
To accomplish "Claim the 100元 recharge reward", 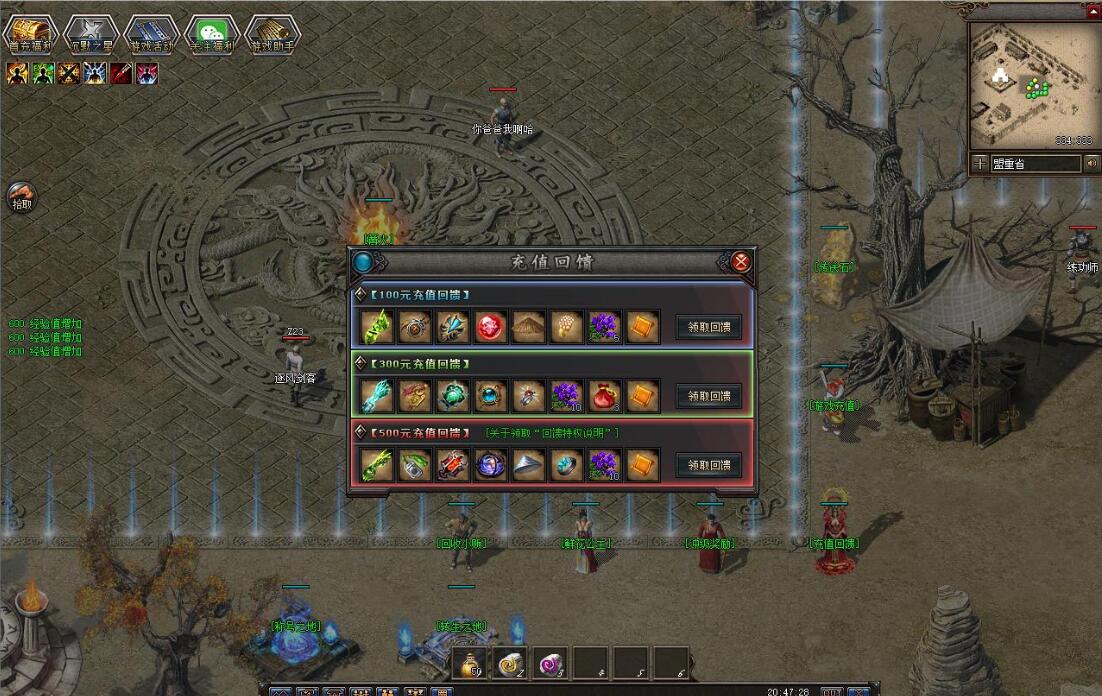I will point(709,327).
